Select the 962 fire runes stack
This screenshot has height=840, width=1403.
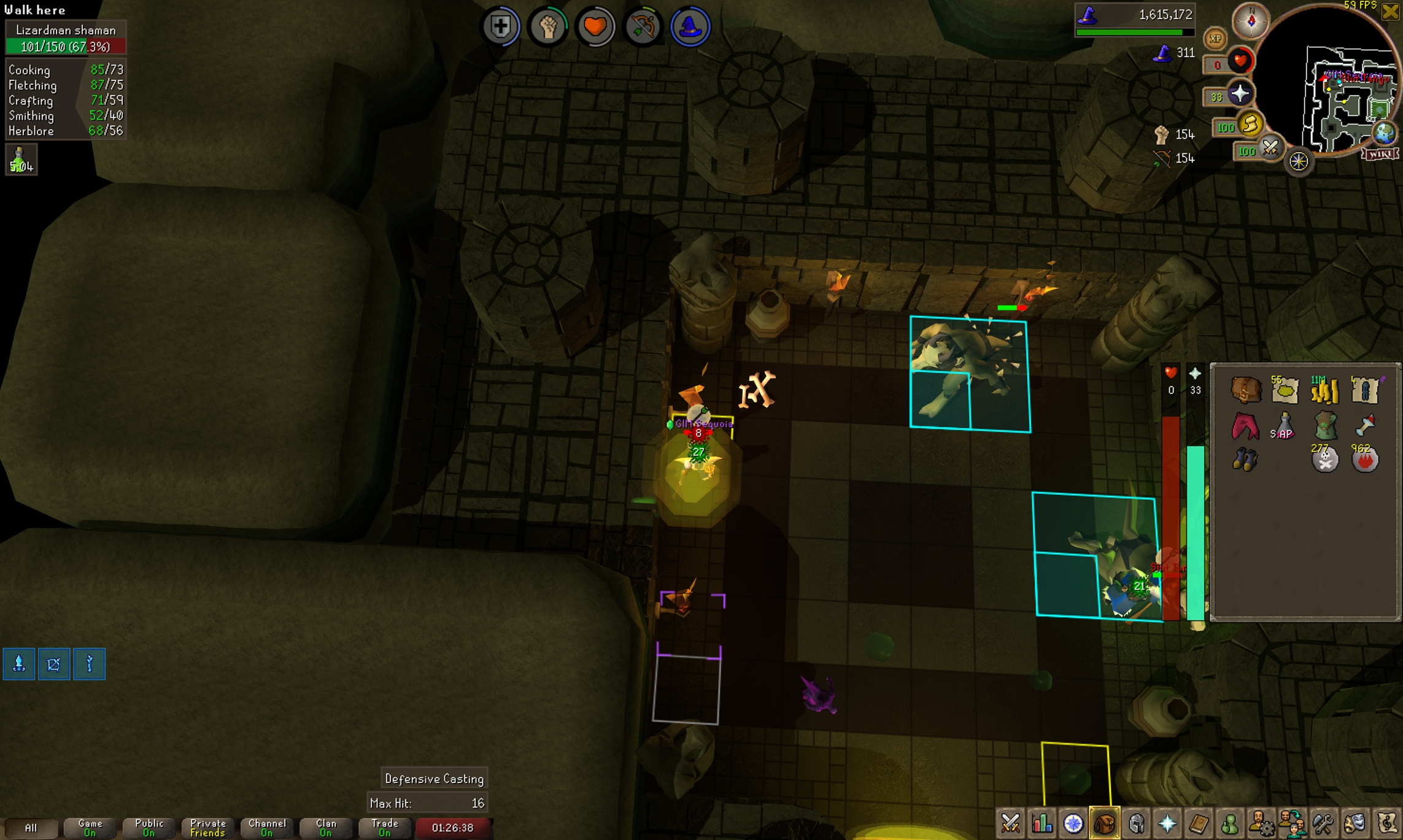pos(1364,459)
